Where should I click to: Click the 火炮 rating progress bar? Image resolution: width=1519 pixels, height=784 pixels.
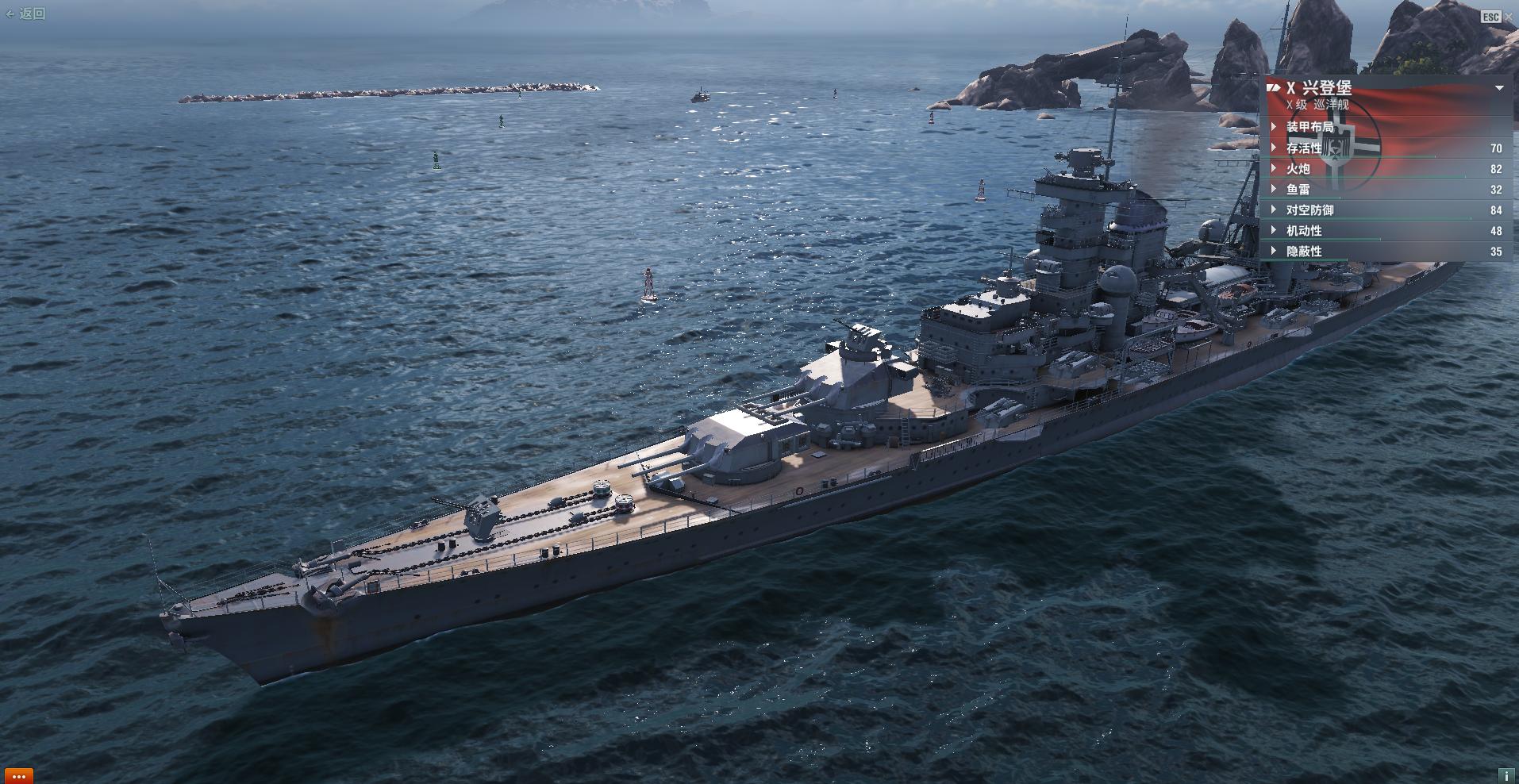click(1389, 176)
